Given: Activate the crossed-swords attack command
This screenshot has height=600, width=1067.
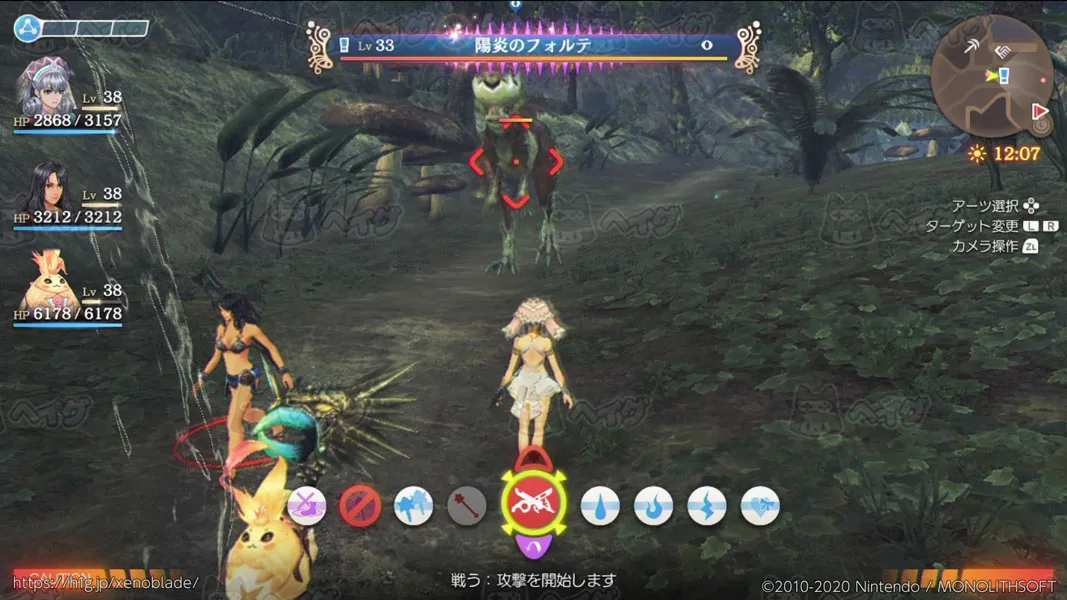Looking at the screenshot, I should coord(533,506).
